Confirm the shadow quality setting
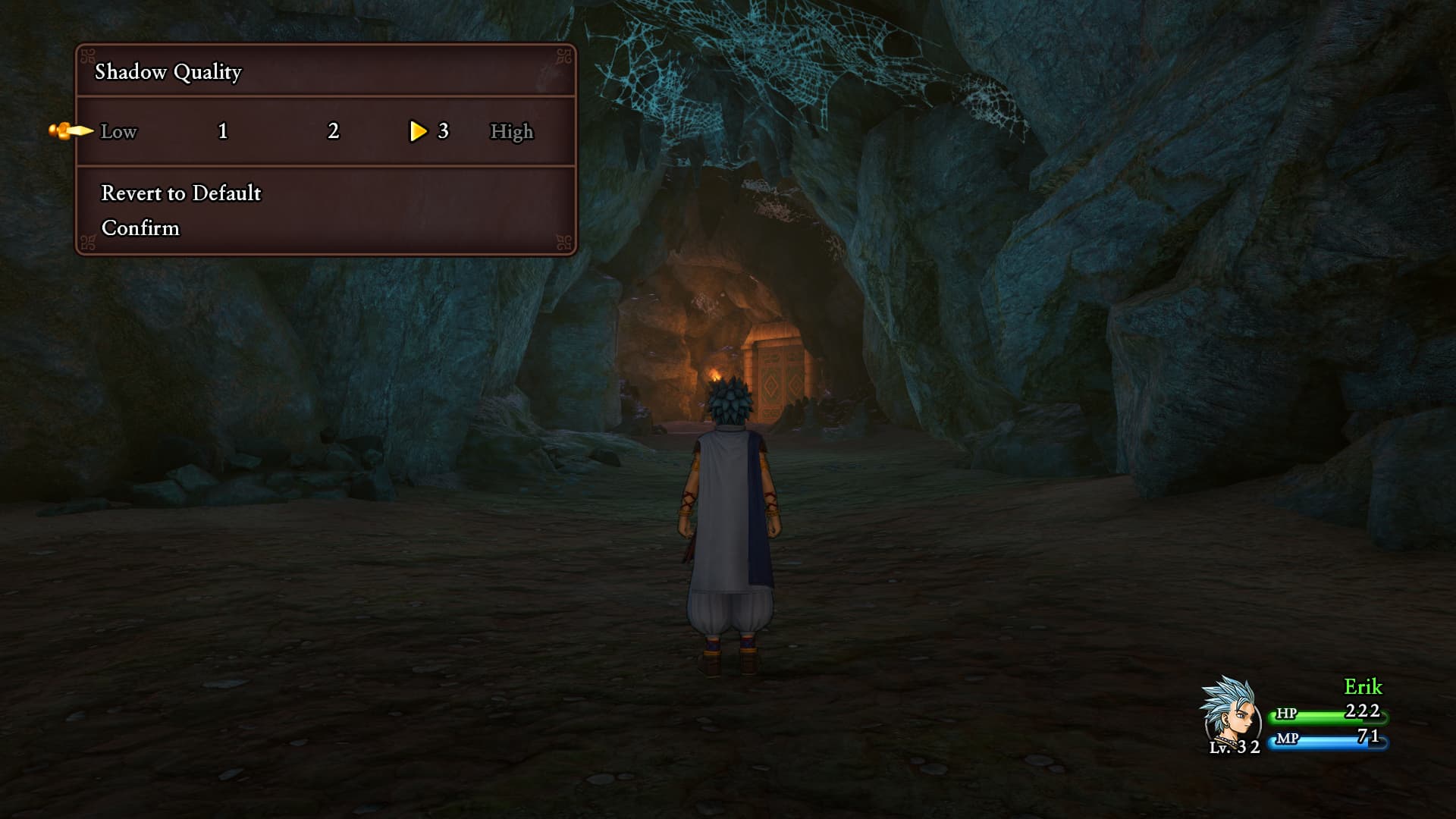 point(140,228)
